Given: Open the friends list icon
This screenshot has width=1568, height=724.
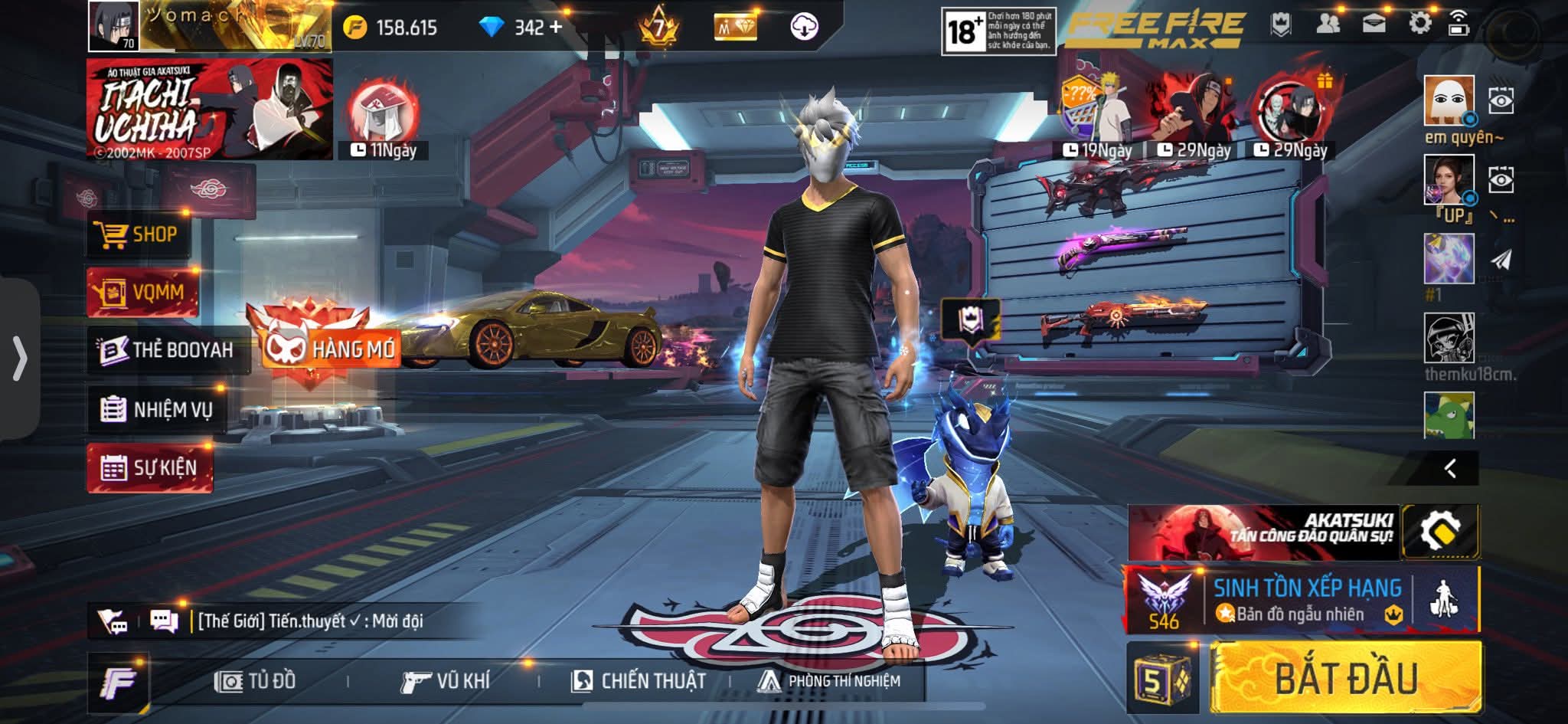Looking at the screenshot, I should tap(1328, 24).
